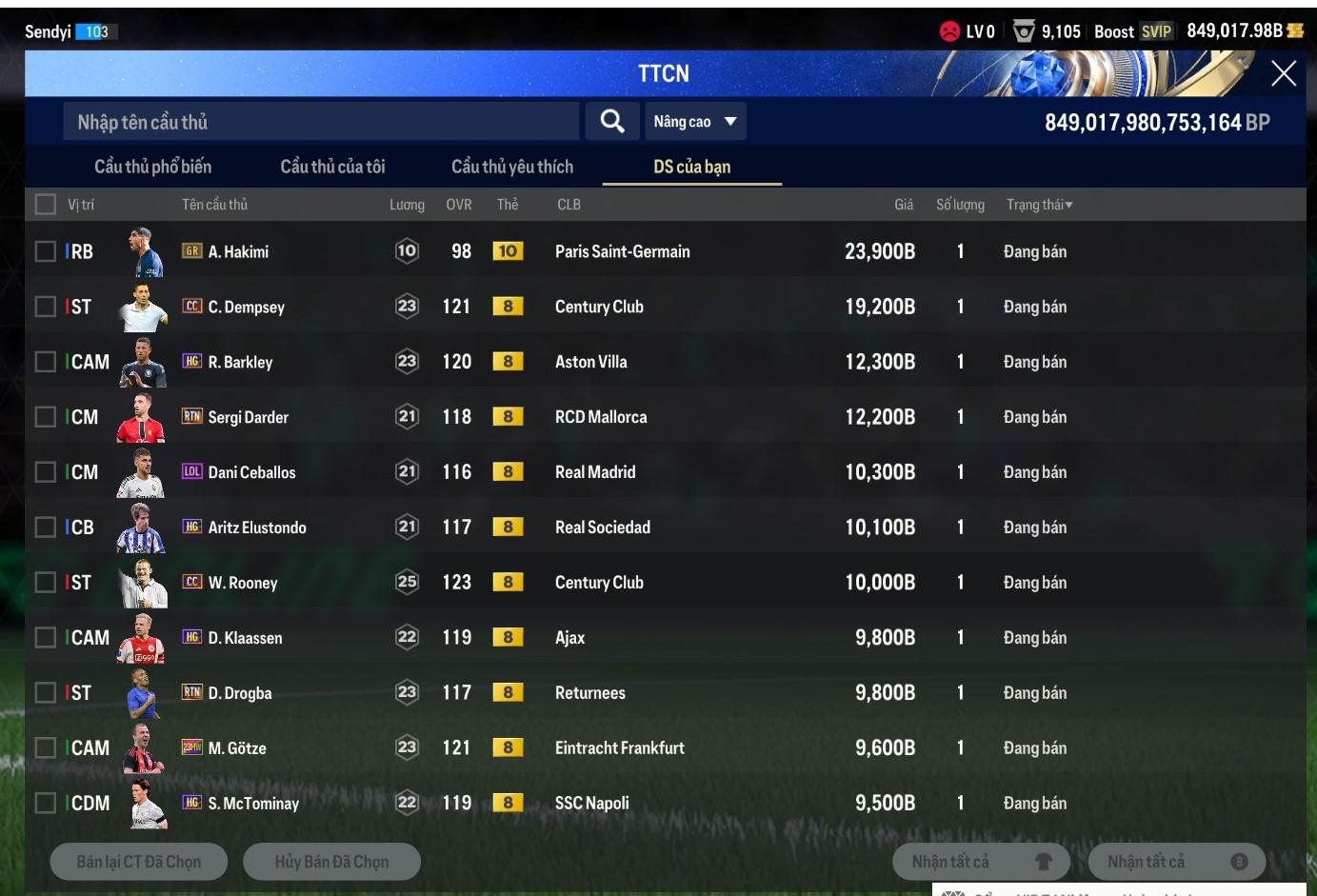Screen dimensions: 1317x896
Task: Click the magnifying glass search button
Action: tap(612, 121)
